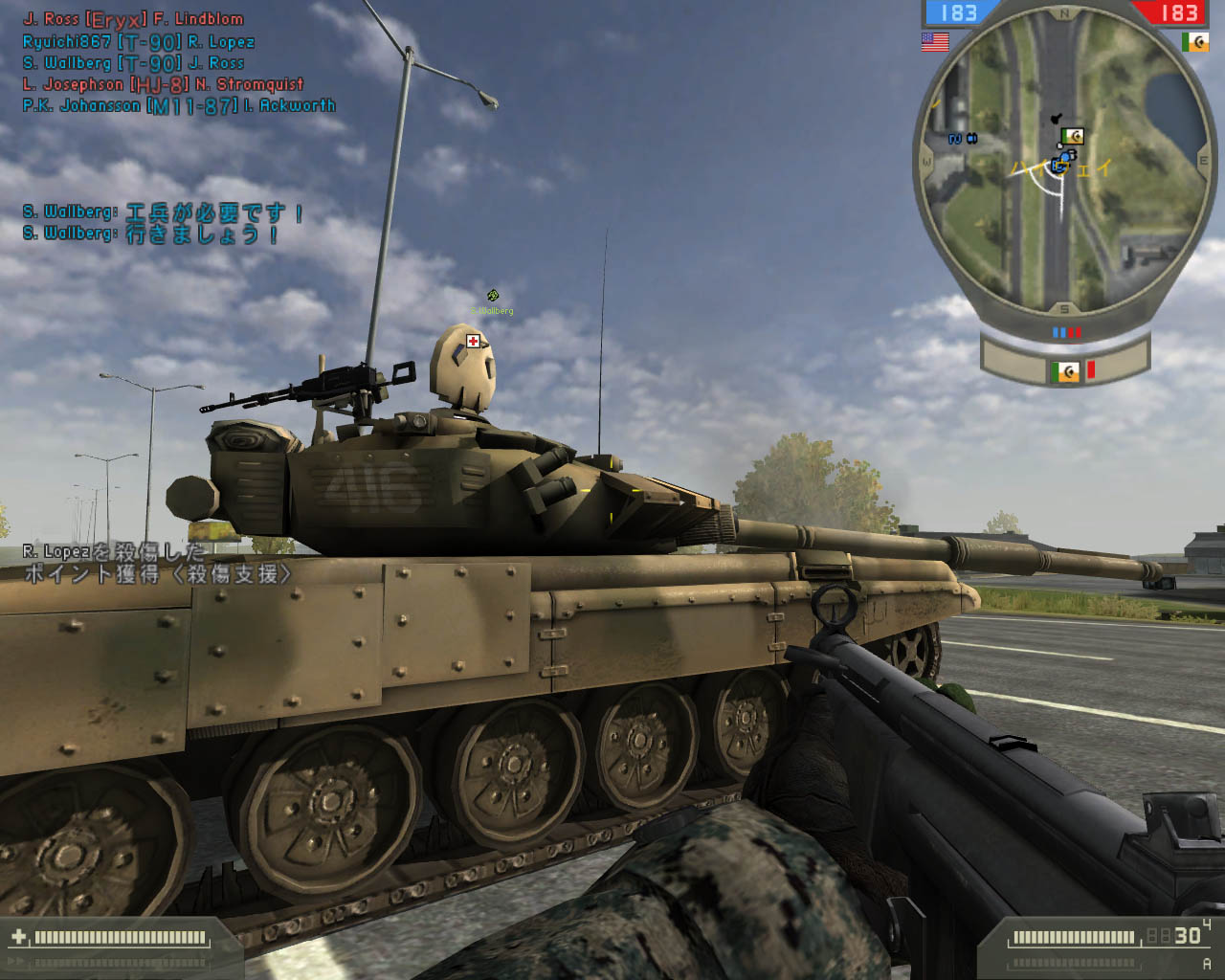Click the South marker on the compass ring
1225x980 pixels.
pyautogui.click(x=1063, y=307)
